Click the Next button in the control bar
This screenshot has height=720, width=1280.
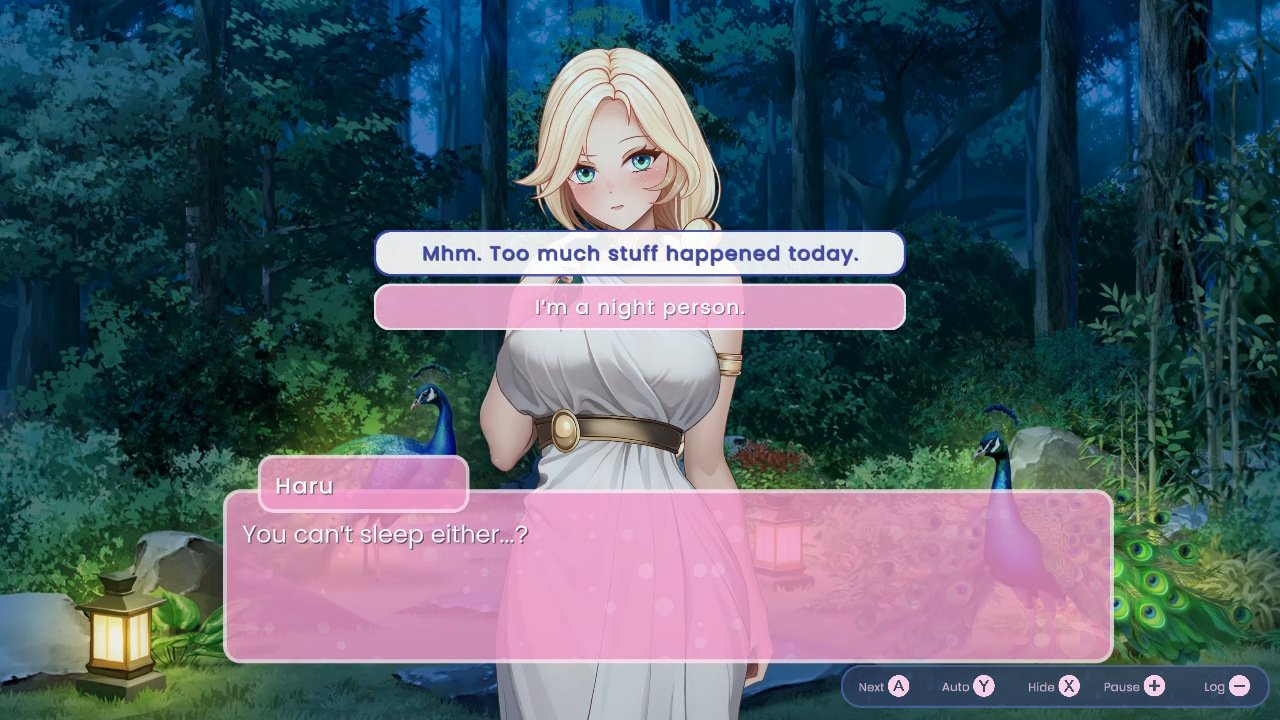click(883, 687)
